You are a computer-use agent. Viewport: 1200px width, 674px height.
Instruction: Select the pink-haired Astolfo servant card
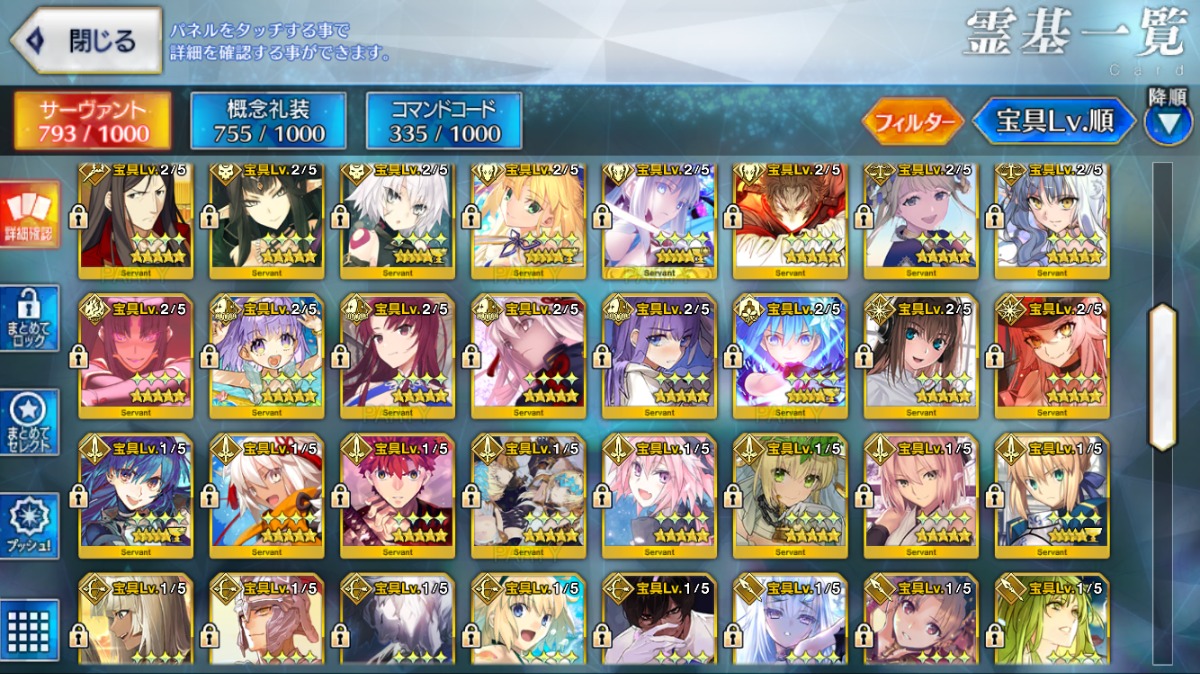[x=659, y=495]
